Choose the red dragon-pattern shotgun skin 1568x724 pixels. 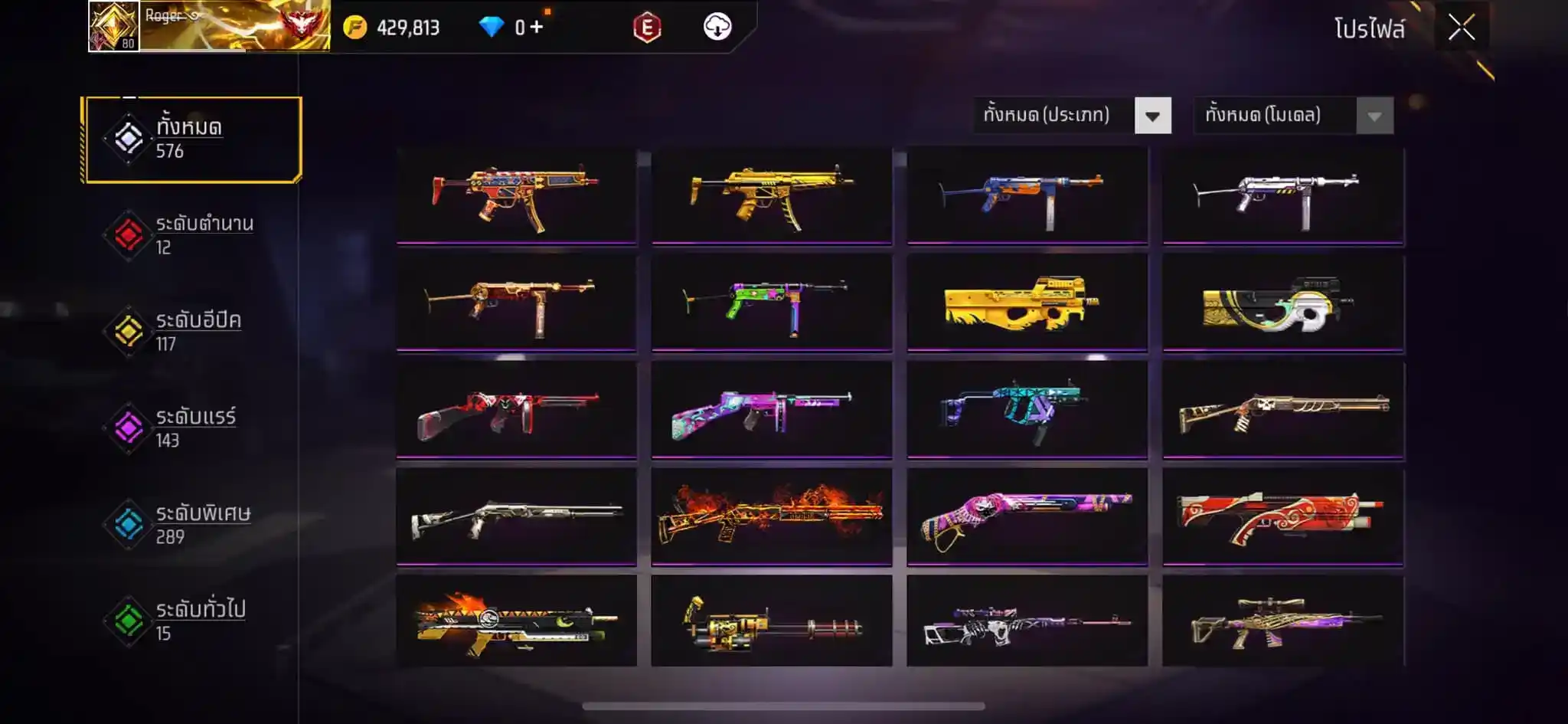point(1282,516)
